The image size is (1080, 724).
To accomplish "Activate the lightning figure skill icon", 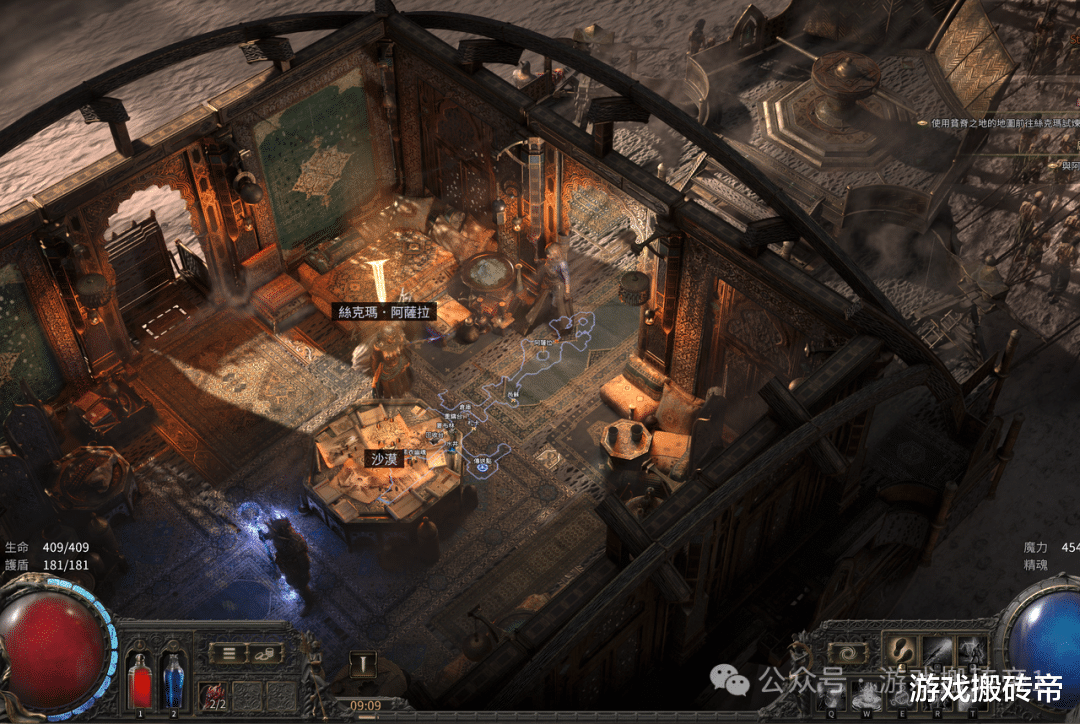I will click(x=971, y=650).
